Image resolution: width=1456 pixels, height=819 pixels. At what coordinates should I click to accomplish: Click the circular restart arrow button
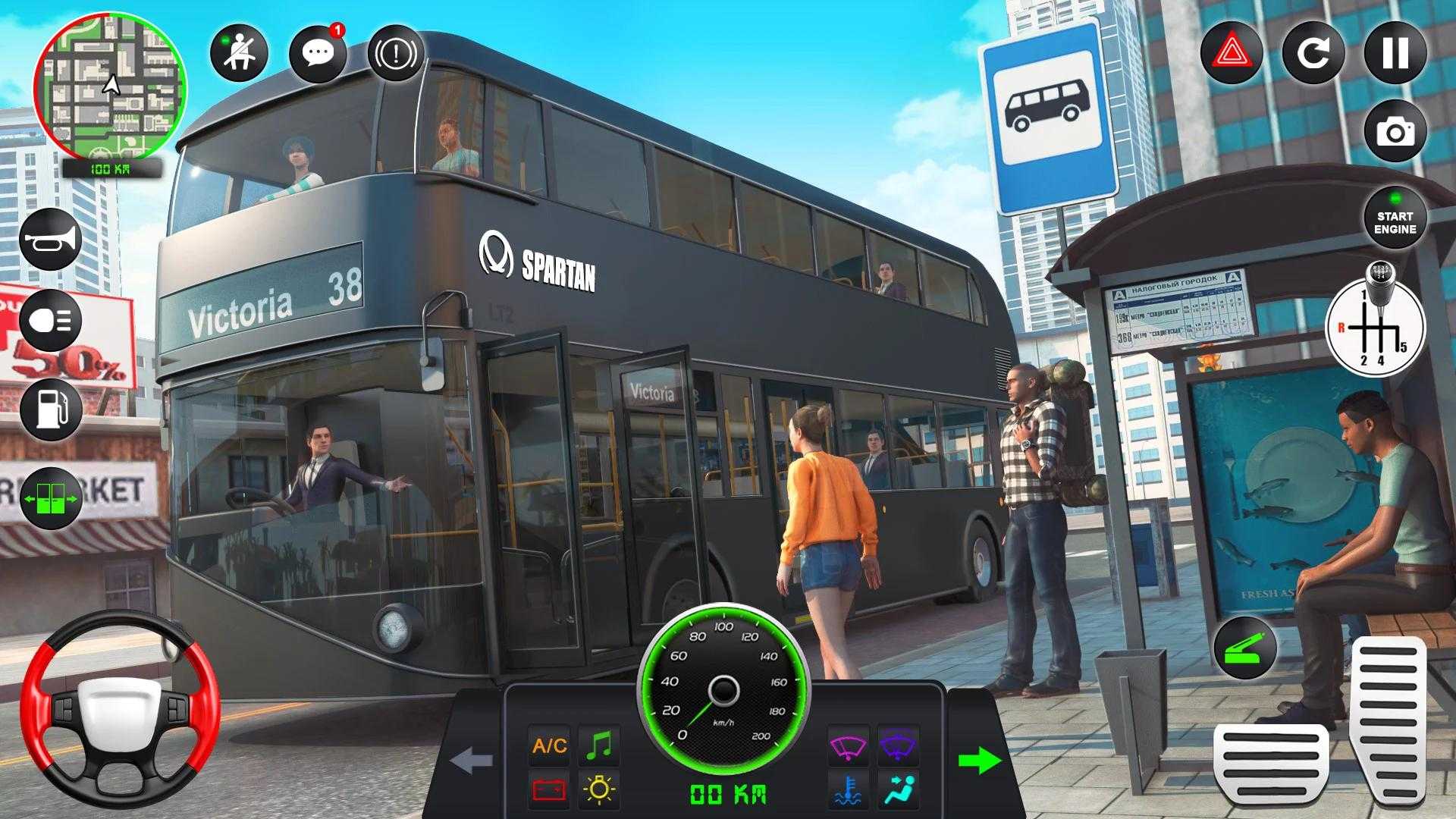point(1313,53)
